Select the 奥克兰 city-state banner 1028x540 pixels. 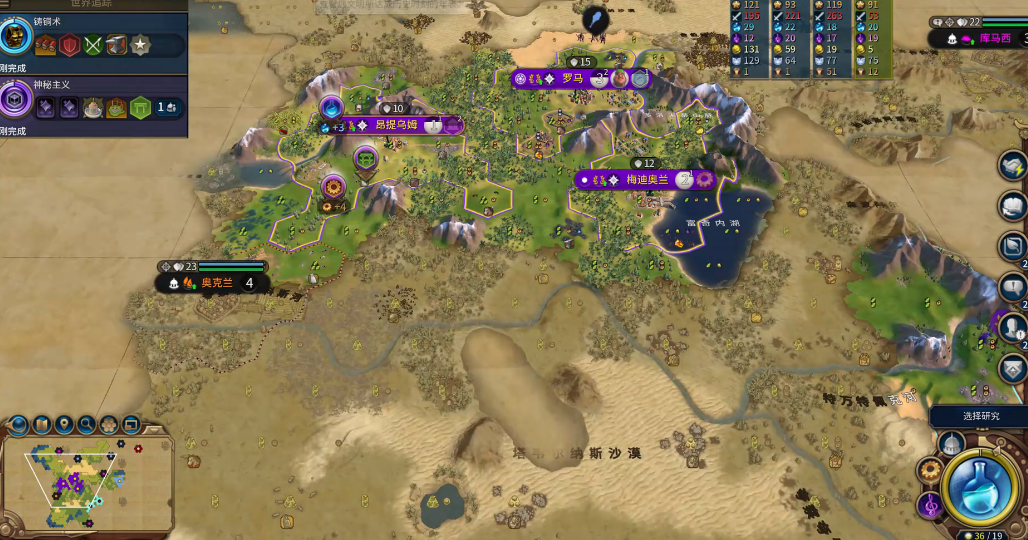pyautogui.click(x=215, y=283)
